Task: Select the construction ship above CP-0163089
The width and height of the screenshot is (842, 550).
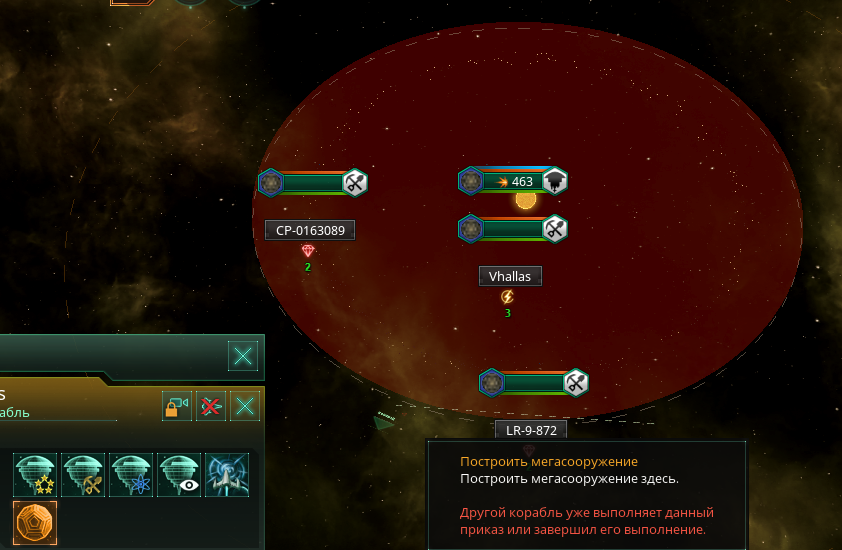Action: click(x=313, y=183)
